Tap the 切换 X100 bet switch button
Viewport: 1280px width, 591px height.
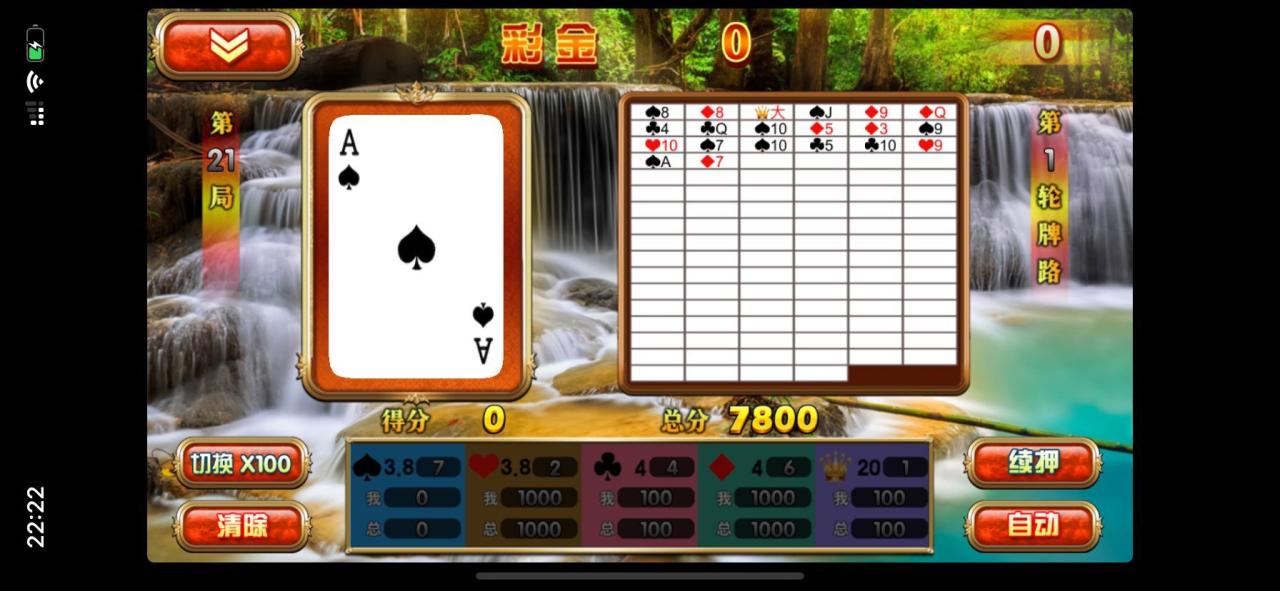pos(242,464)
